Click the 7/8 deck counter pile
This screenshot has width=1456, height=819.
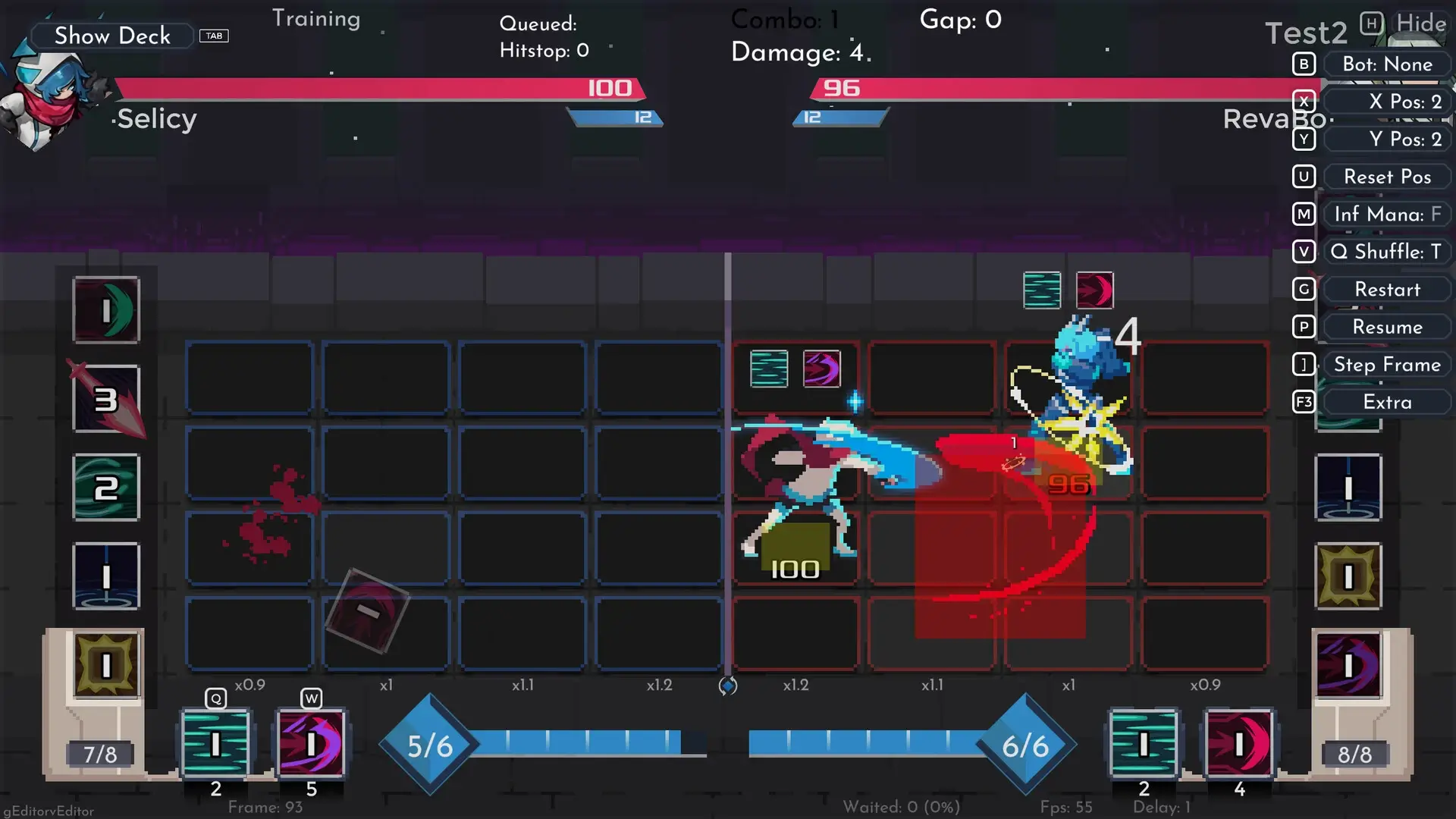point(100,754)
